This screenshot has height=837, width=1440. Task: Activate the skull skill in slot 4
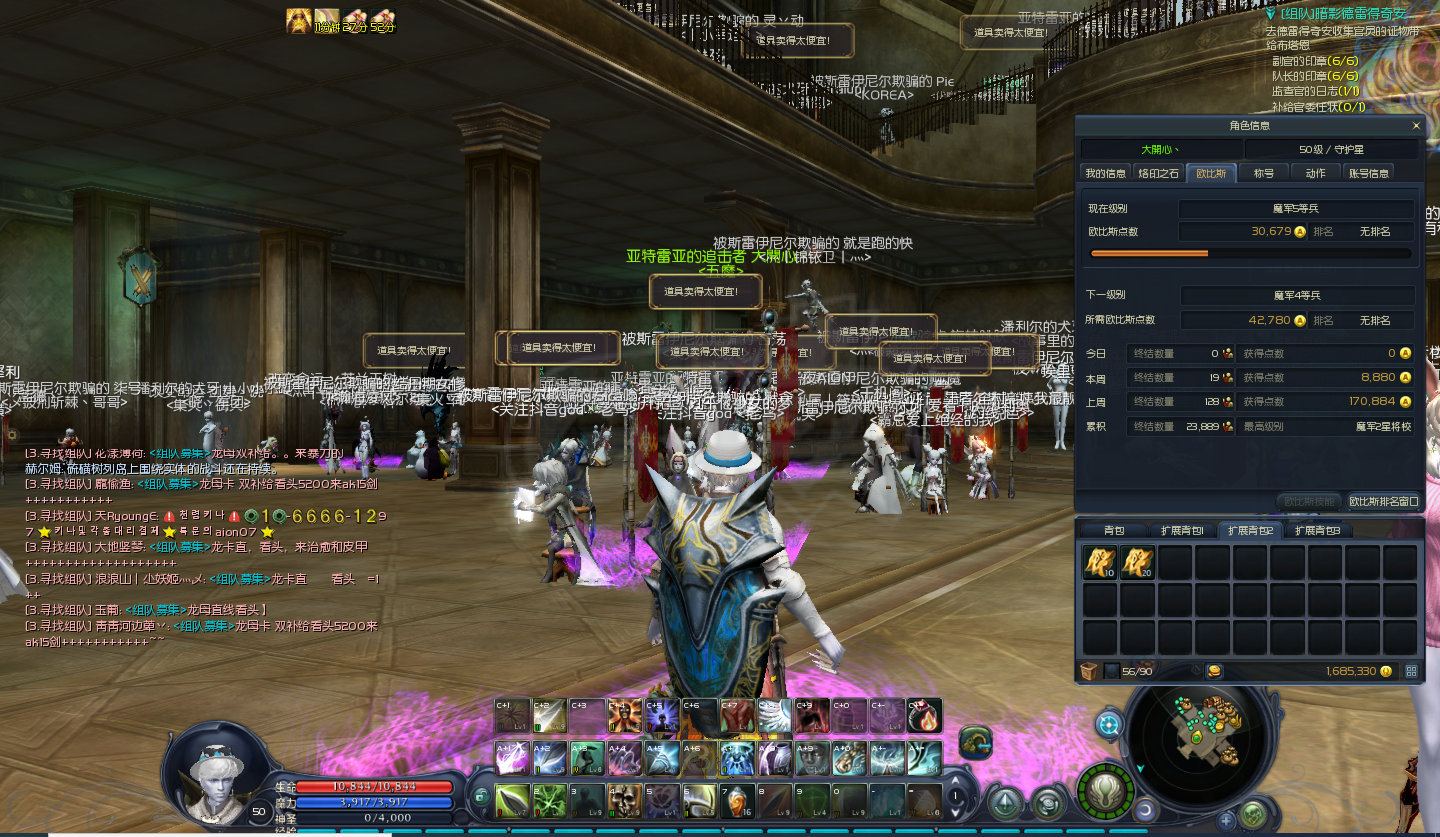coord(625,799)
